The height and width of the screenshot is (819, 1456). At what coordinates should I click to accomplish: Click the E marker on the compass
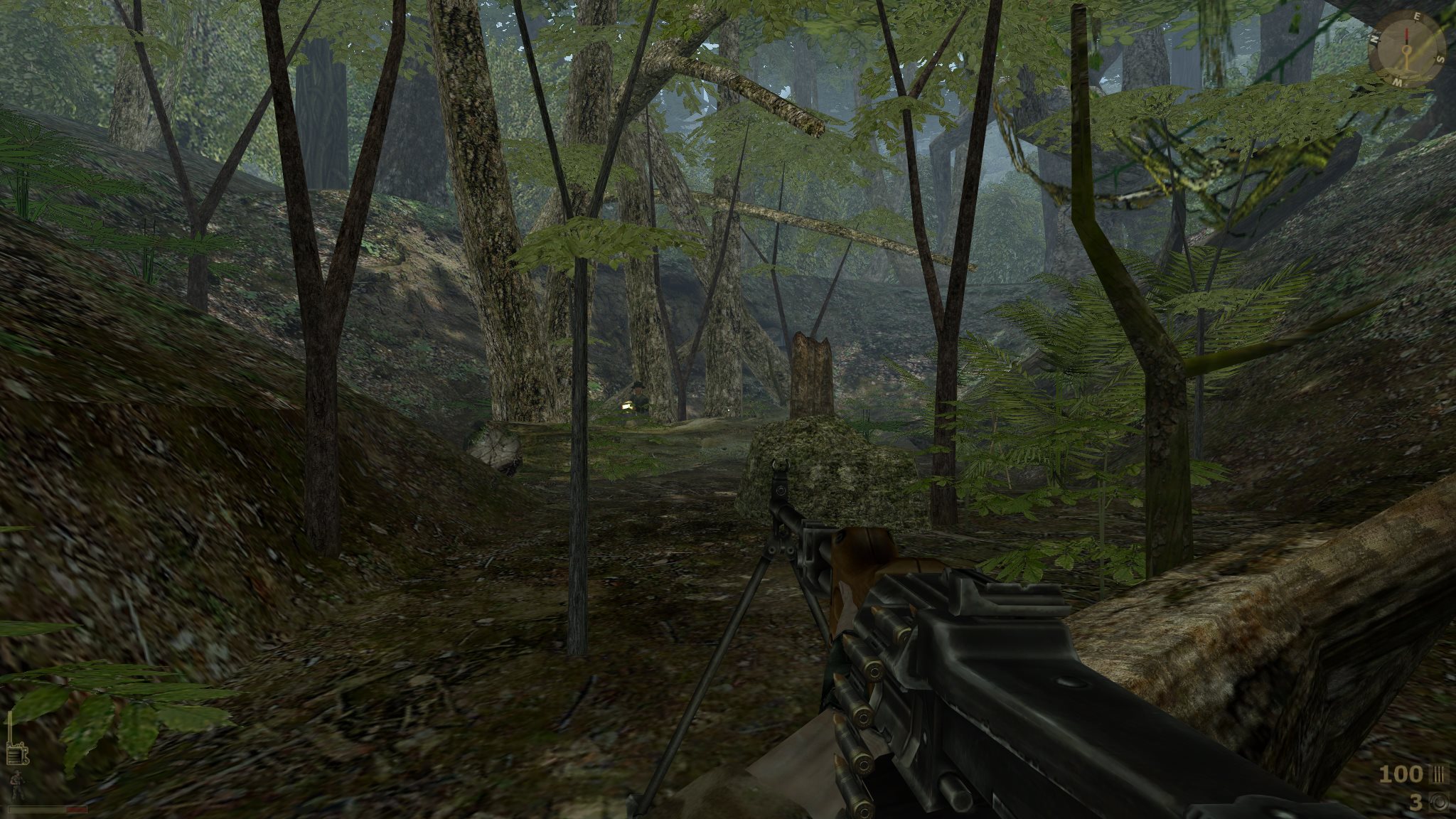coord(1417,17)
